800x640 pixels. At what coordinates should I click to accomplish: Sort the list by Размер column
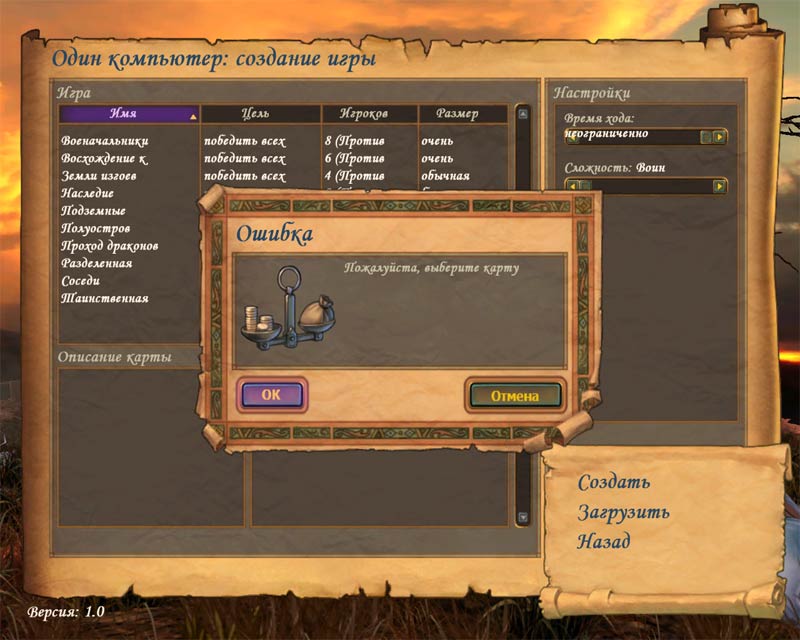coord(461,114)
